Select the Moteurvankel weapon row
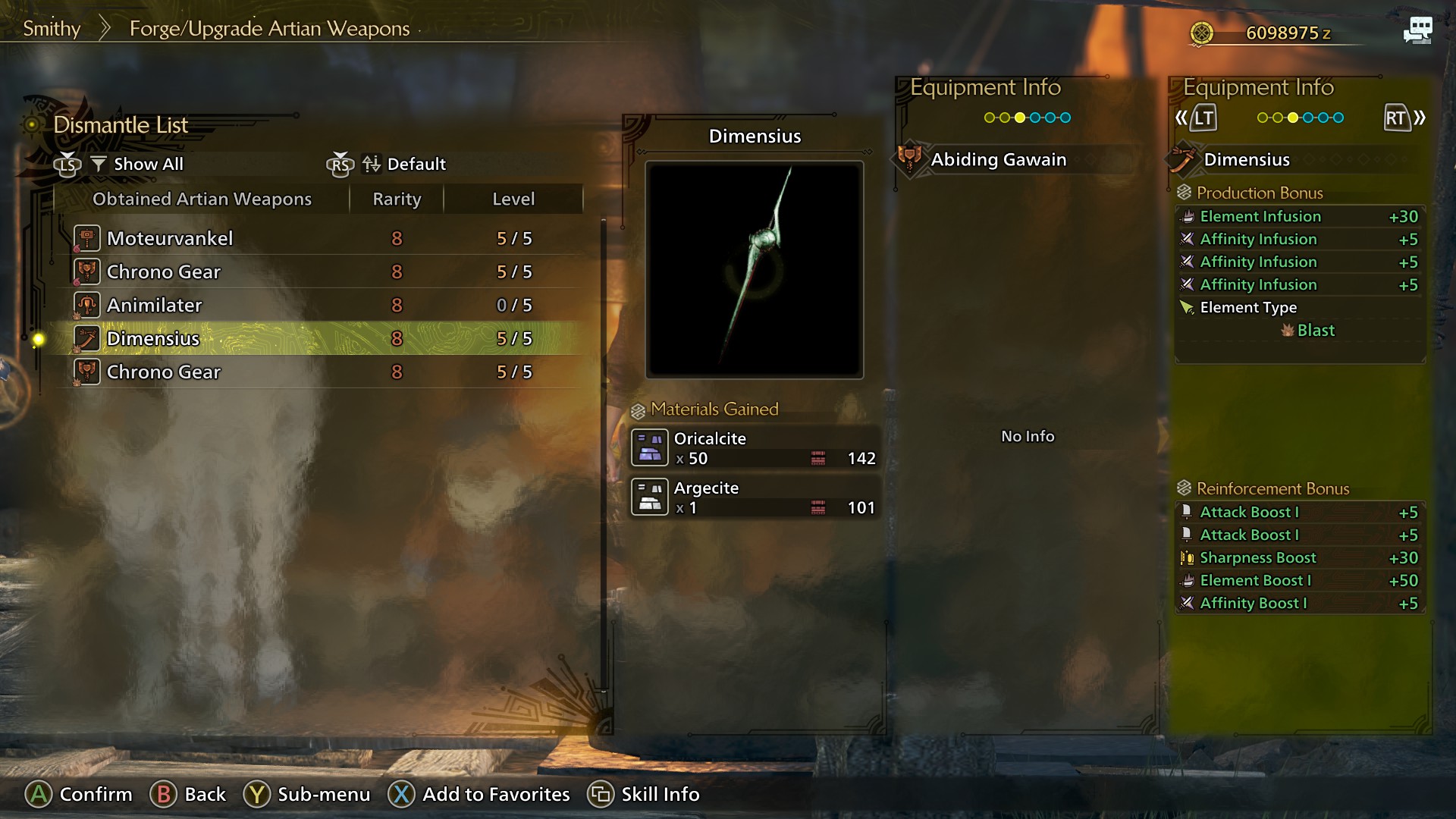The width and height of the screenshot is (1456, 819). point(318,238)
